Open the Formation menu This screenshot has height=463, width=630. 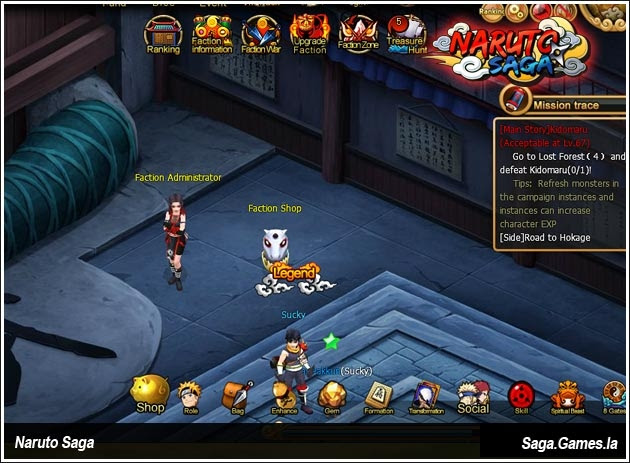(x=378, y=395)
